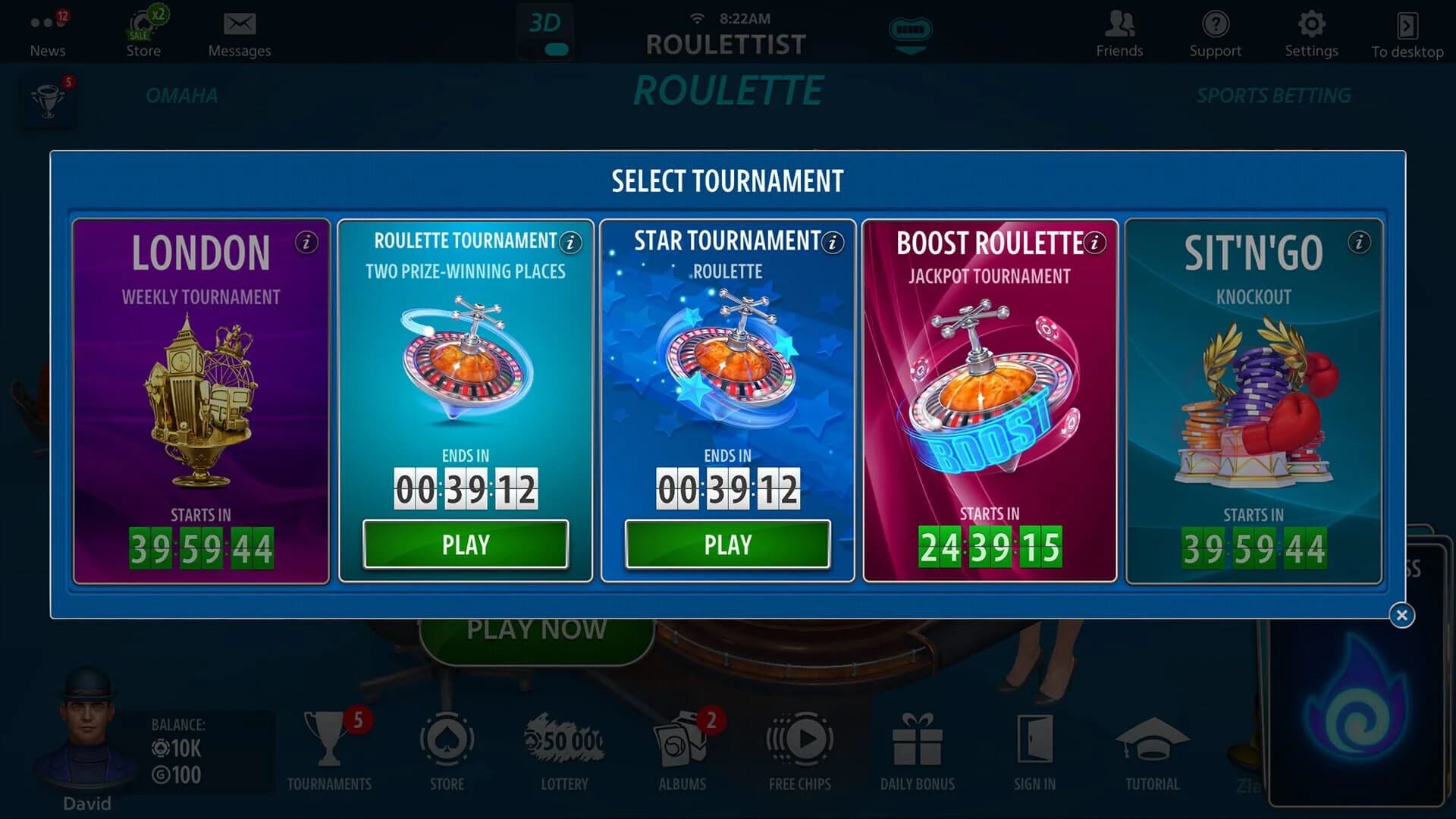Switch to SPORTS BETTING

coord(1273,95)
